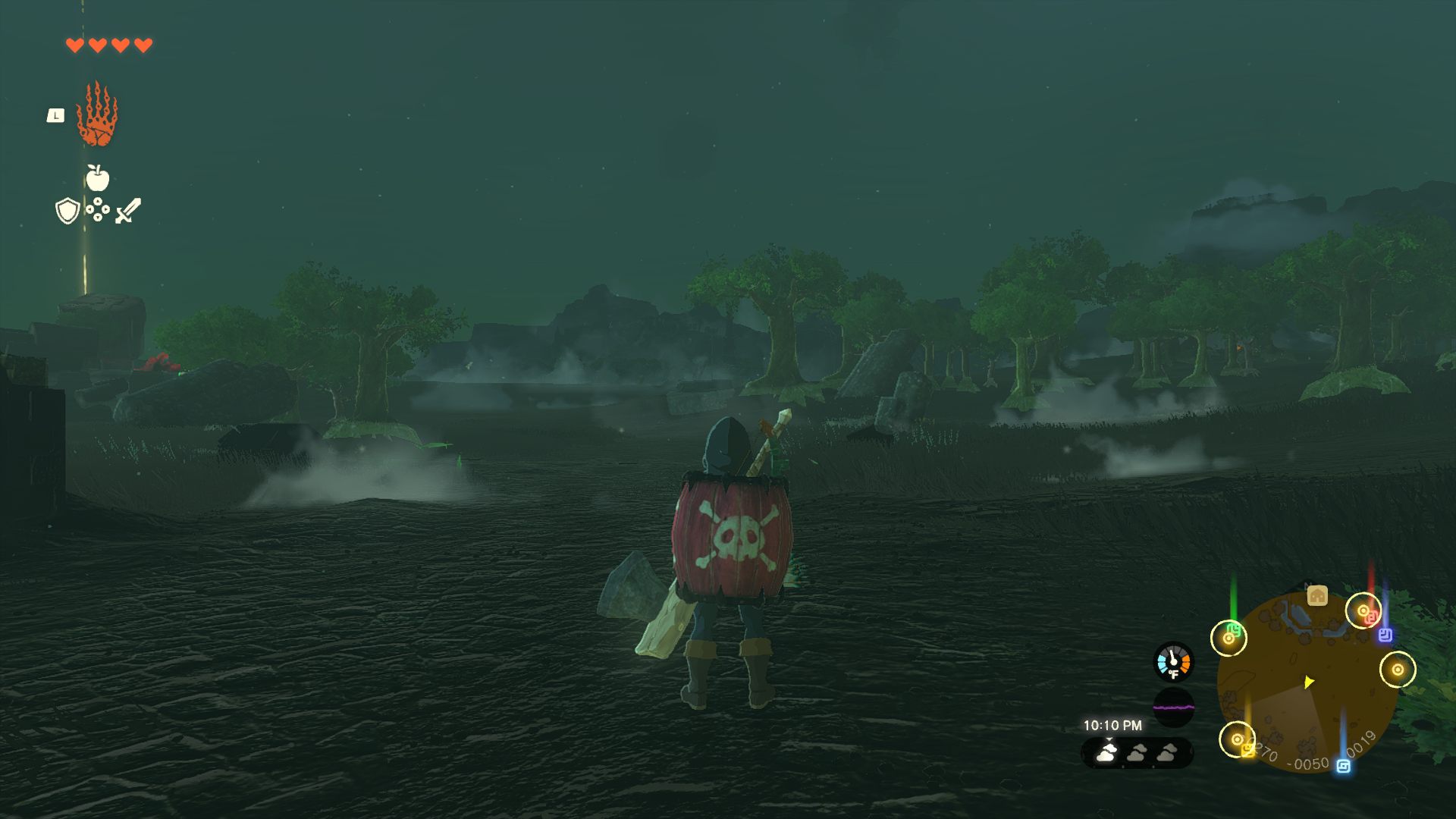Choose the apple materials quick-select icon
The image size is (1456, 819).
97,179
